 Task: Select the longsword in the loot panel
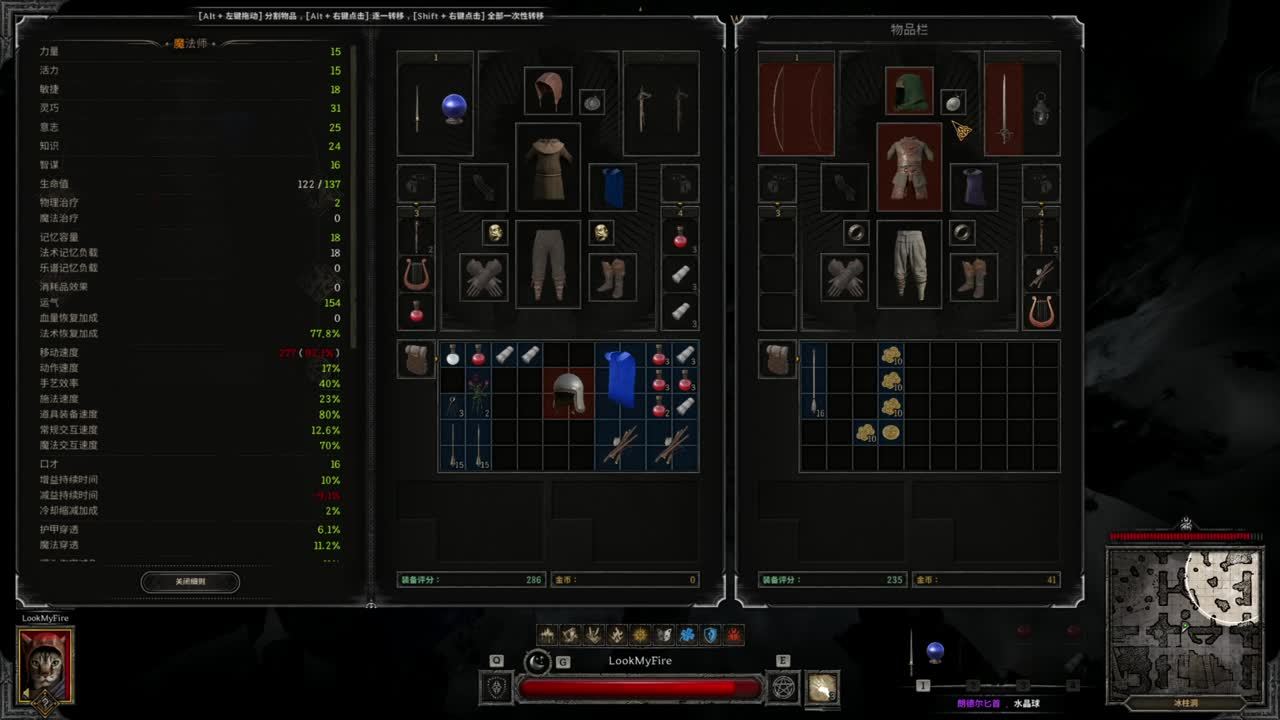coord(1004,108)
